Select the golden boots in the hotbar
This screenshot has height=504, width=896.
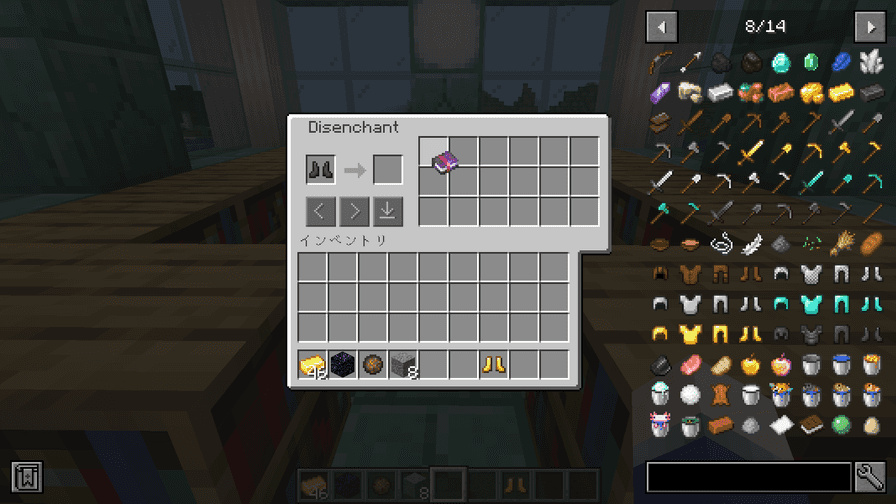tap(493, 365)
